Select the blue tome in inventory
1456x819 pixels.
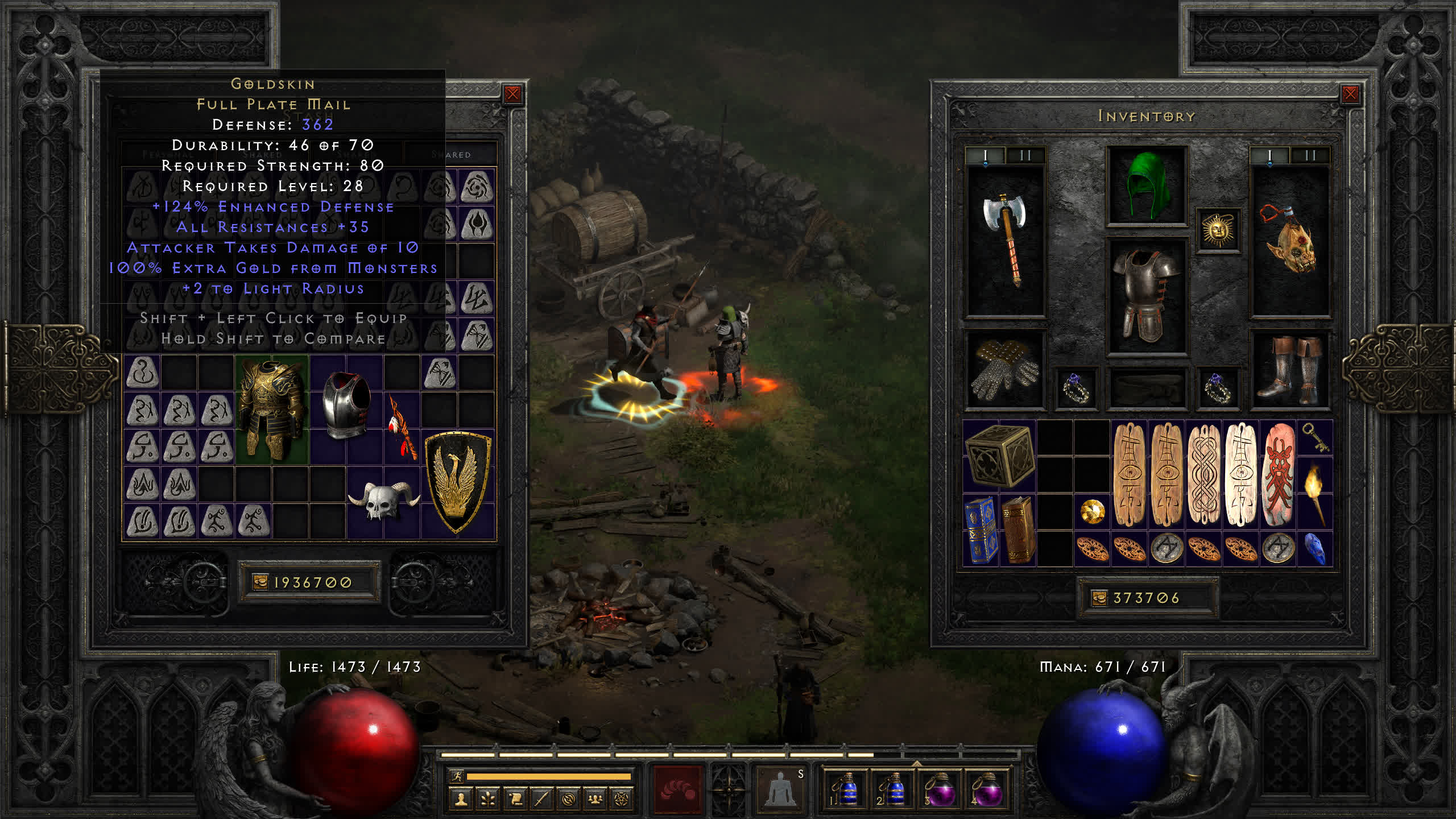(x=981, y=530)
